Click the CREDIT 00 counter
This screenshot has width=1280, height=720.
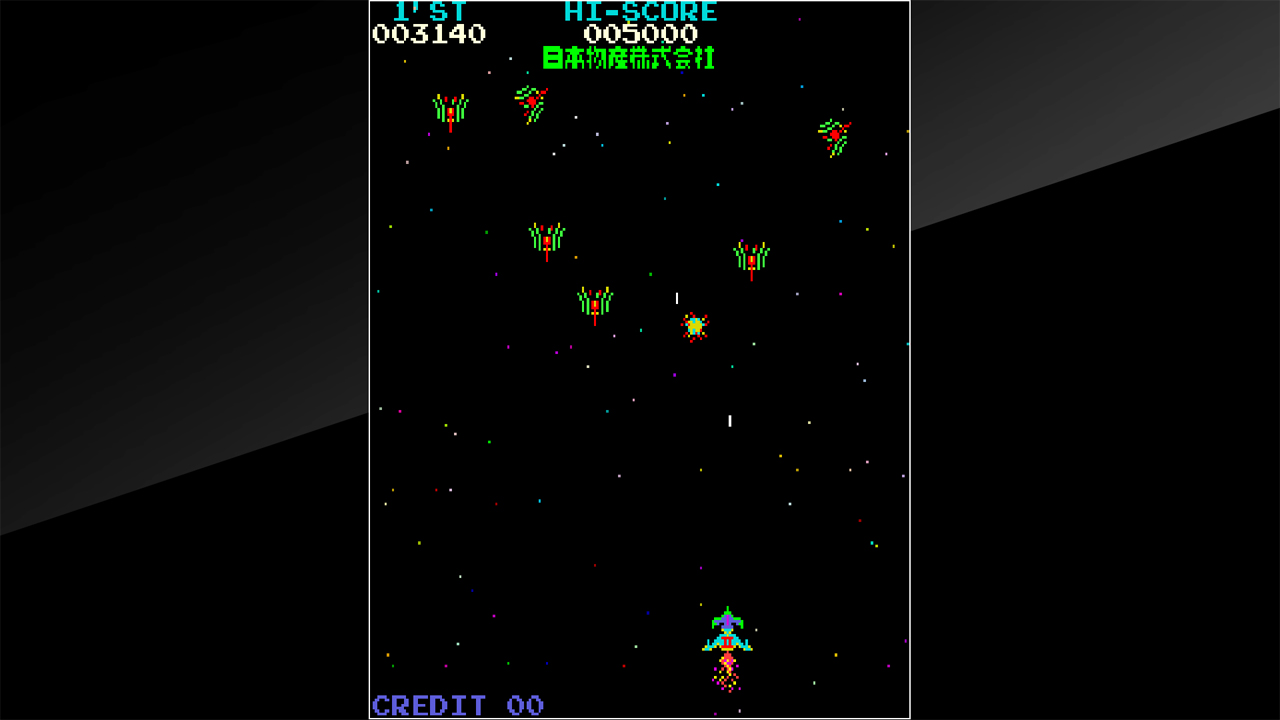click(455, 704)
